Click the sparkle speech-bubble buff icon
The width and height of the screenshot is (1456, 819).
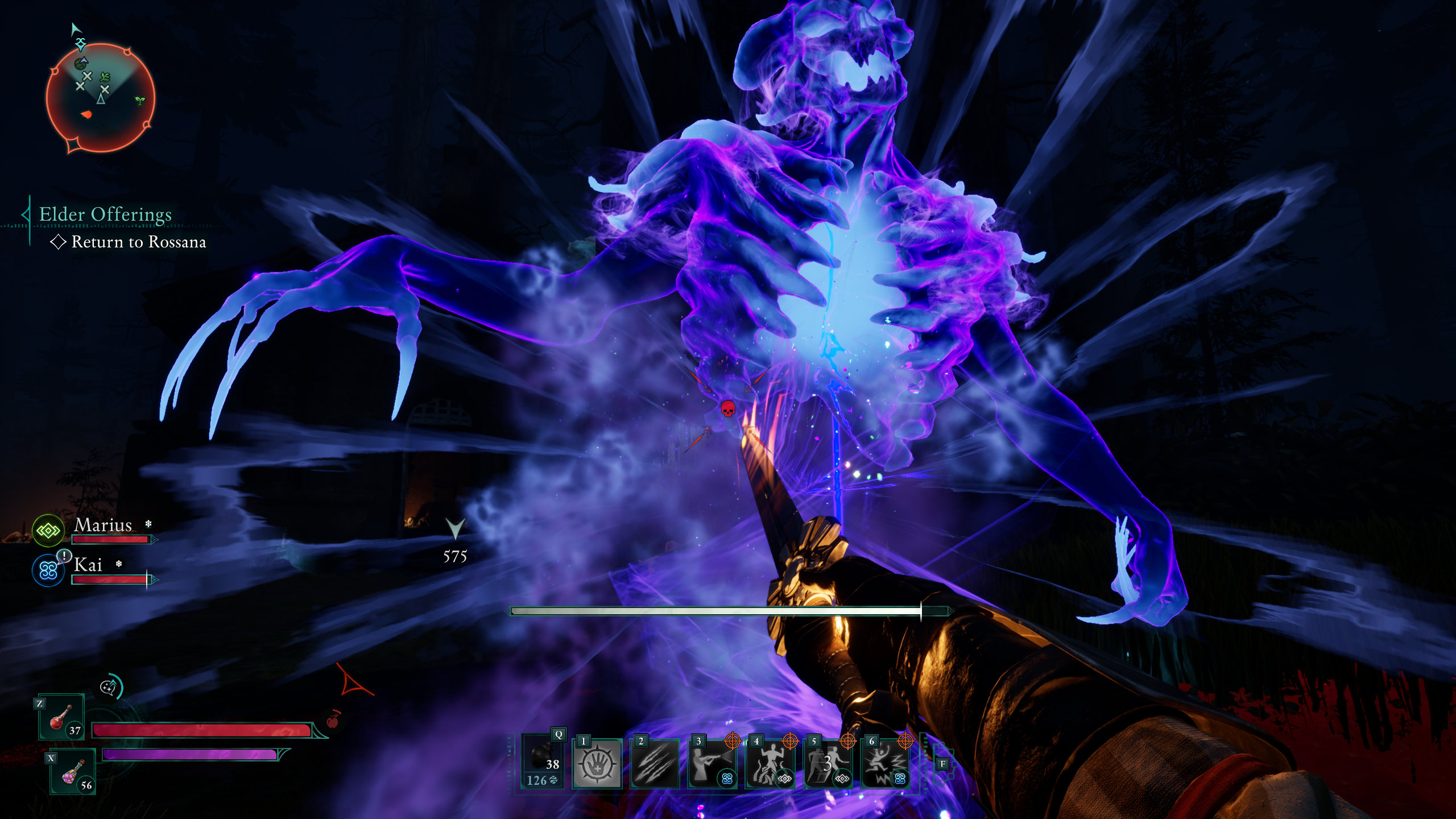[x=110, y=687]
